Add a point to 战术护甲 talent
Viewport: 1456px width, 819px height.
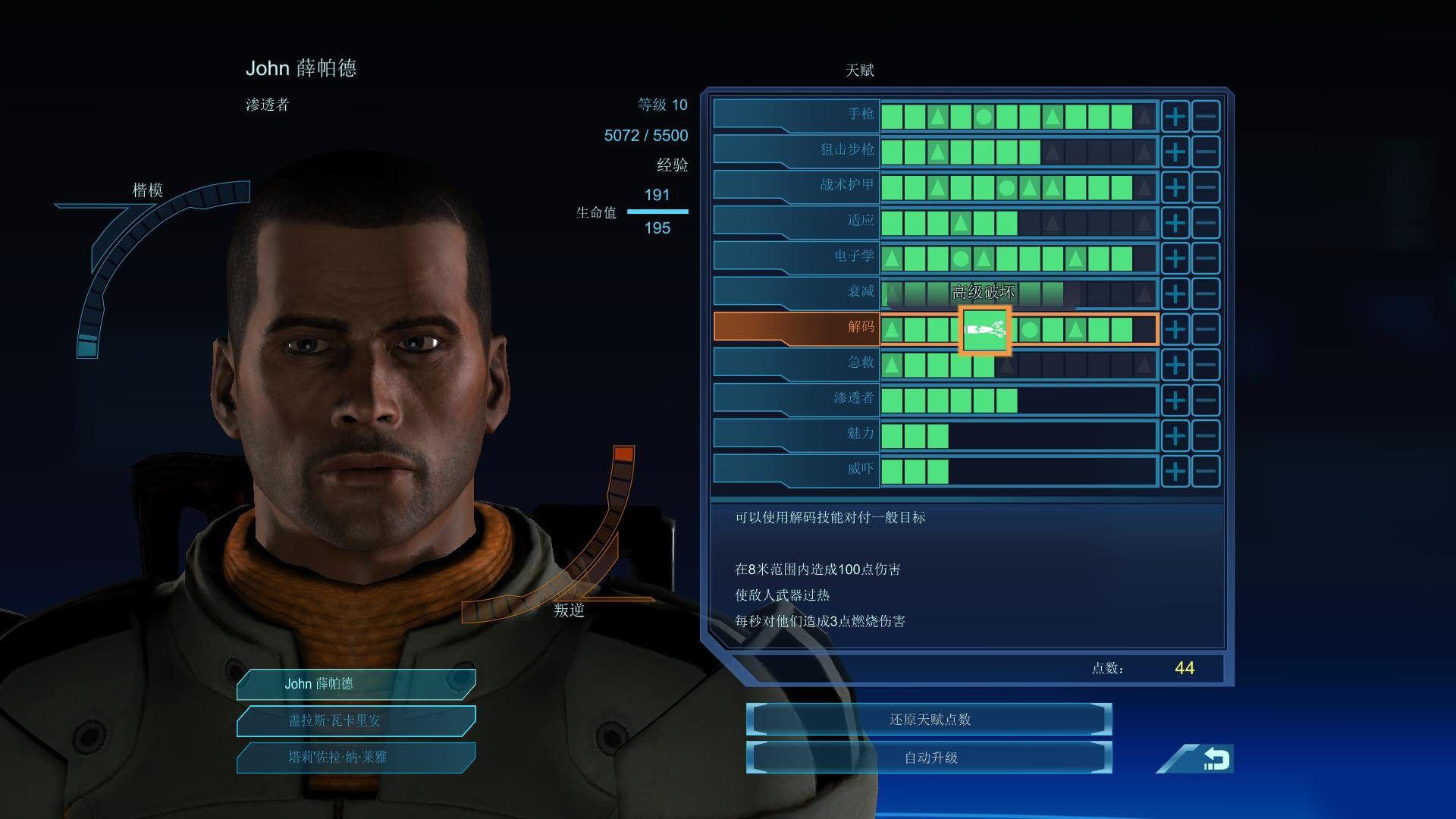click(x=1175, y=187)
